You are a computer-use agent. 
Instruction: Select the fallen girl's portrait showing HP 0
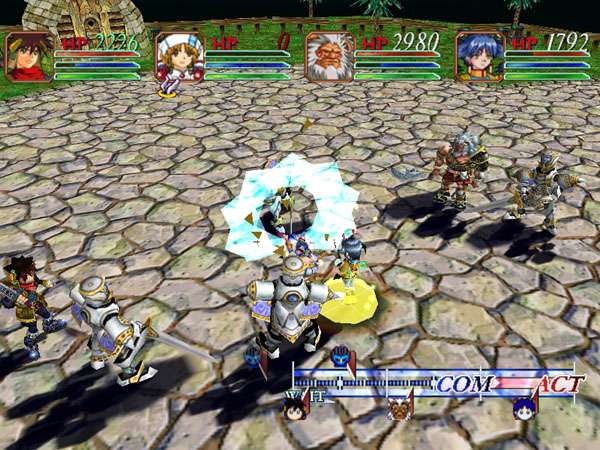[x=179, y=55]
